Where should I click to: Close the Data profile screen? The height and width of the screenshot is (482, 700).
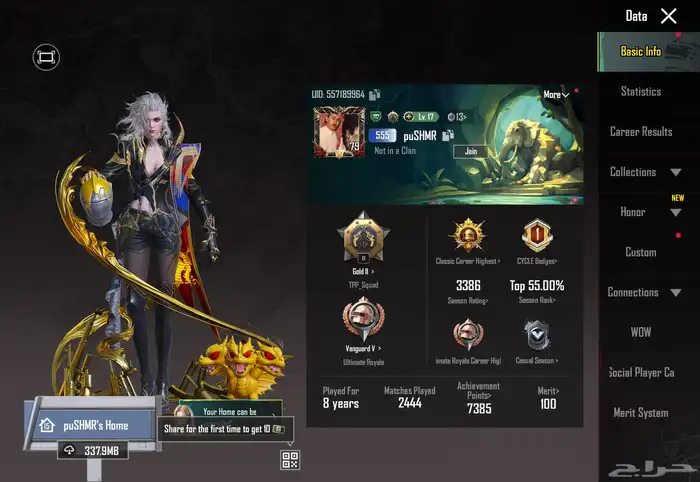click(x=669, y=15)
